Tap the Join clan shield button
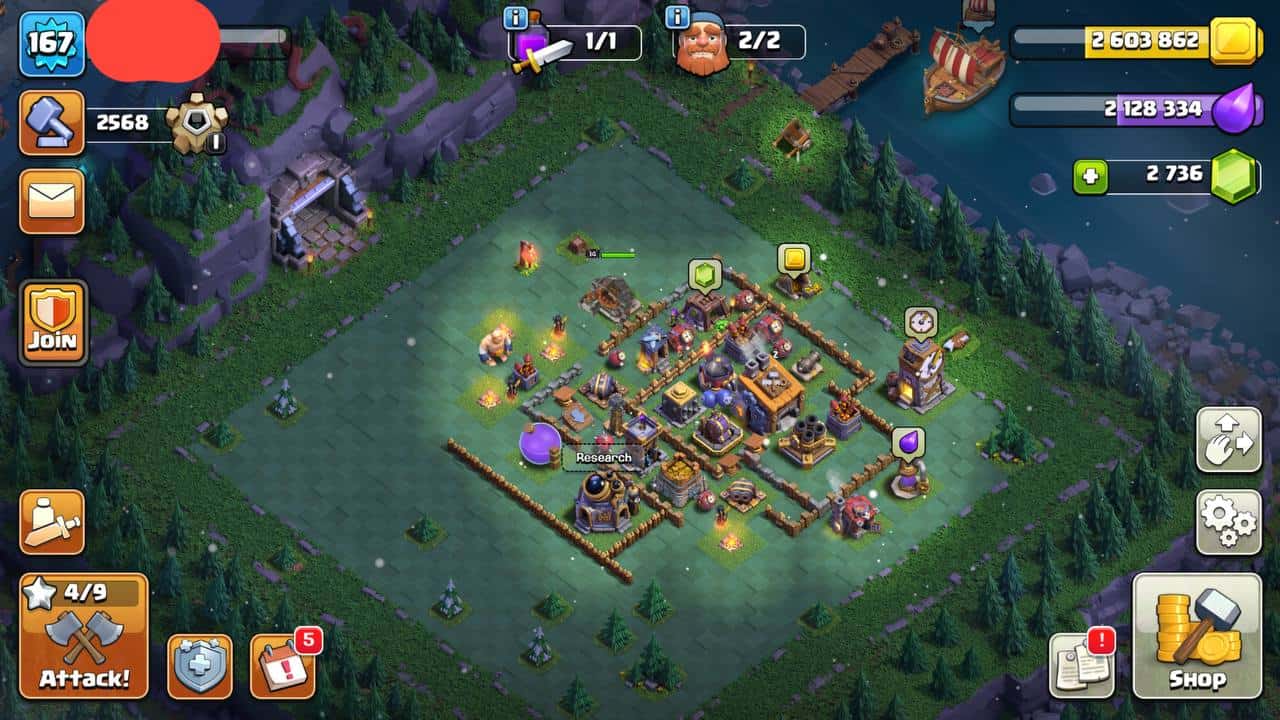Viewport: 1280px width, 720px height. coord(53,322)
